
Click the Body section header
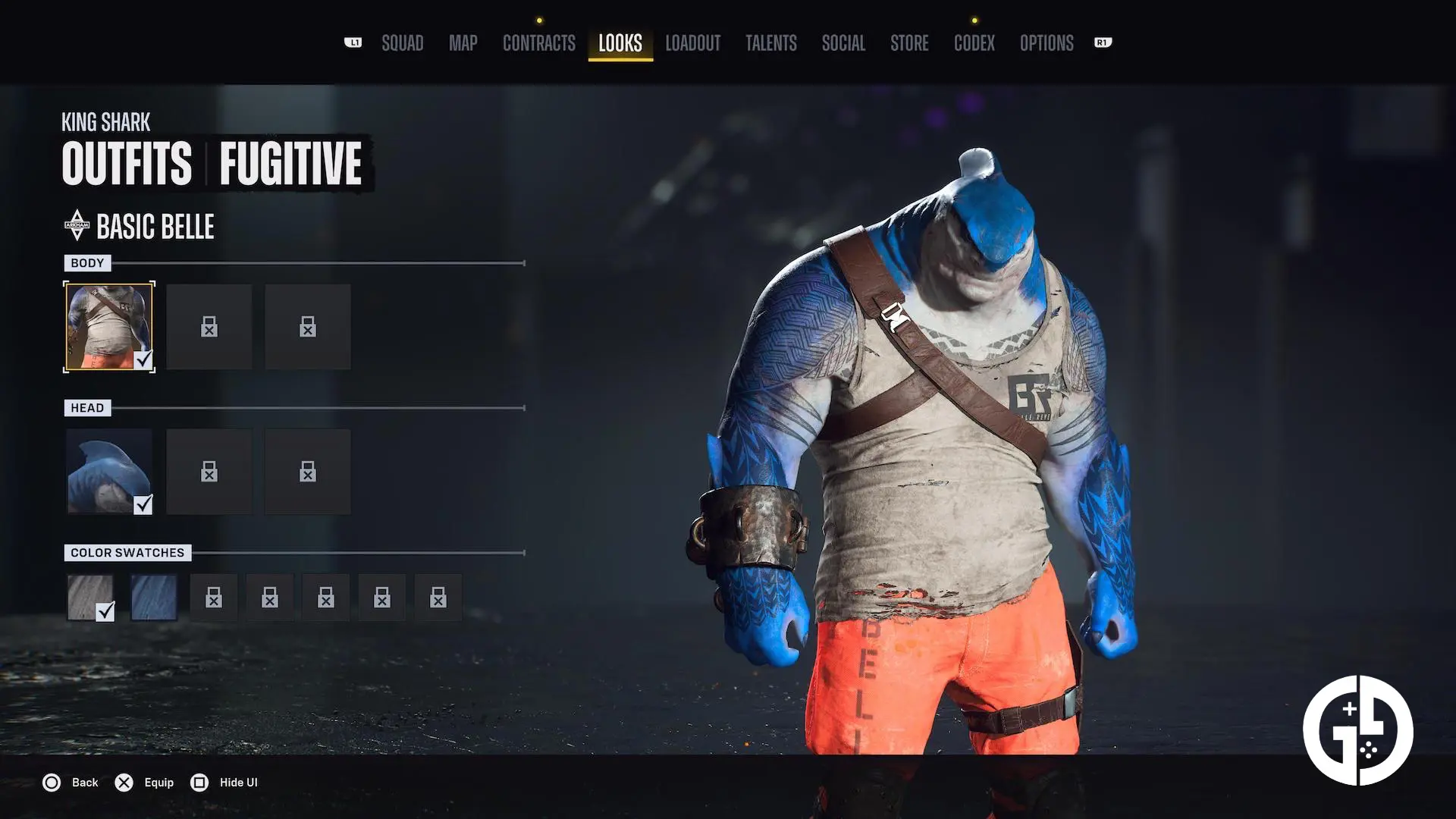pos(88,262)
